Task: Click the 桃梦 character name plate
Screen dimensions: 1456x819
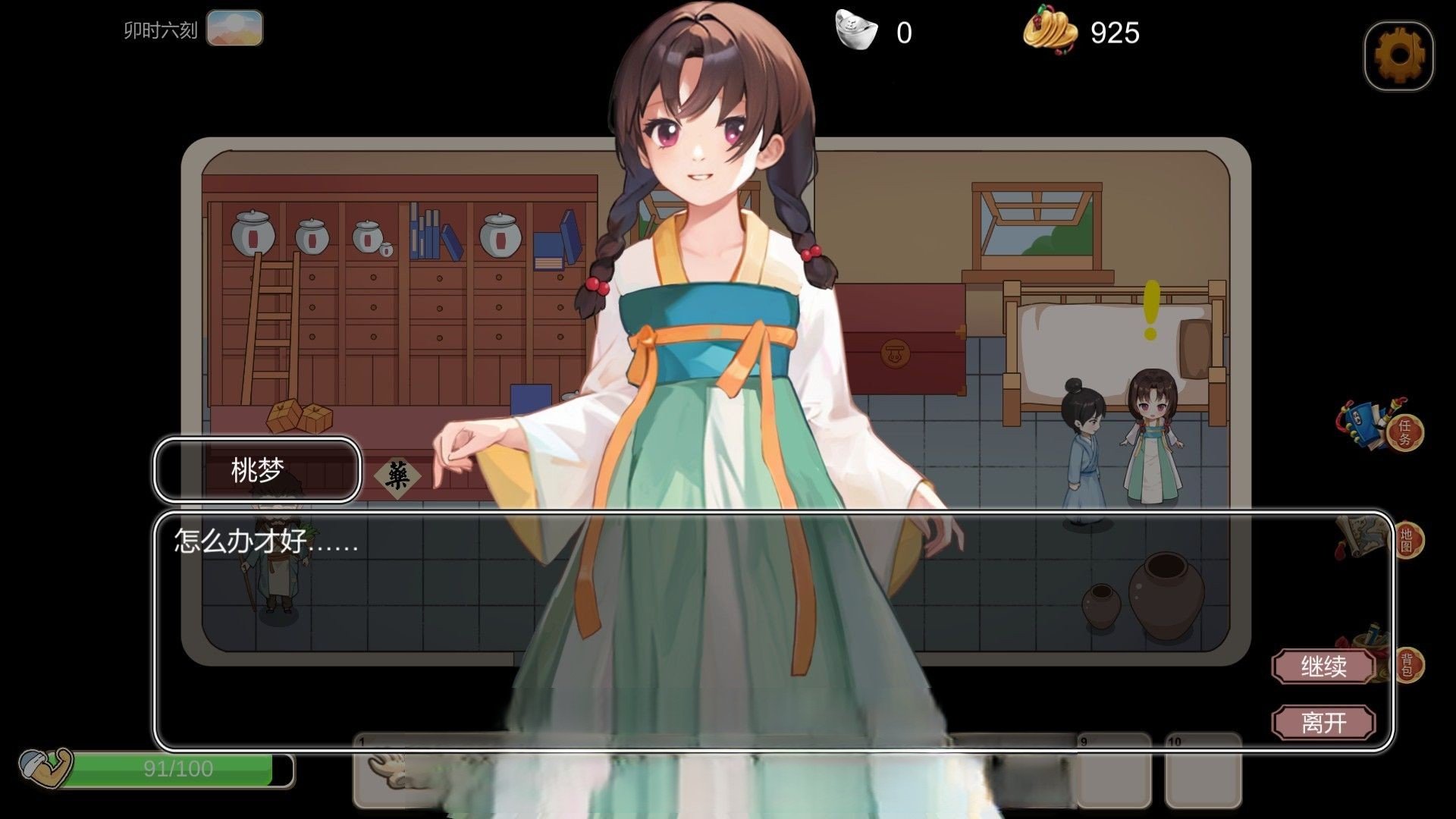Action: pyautogui.click(x=256, y=471)
